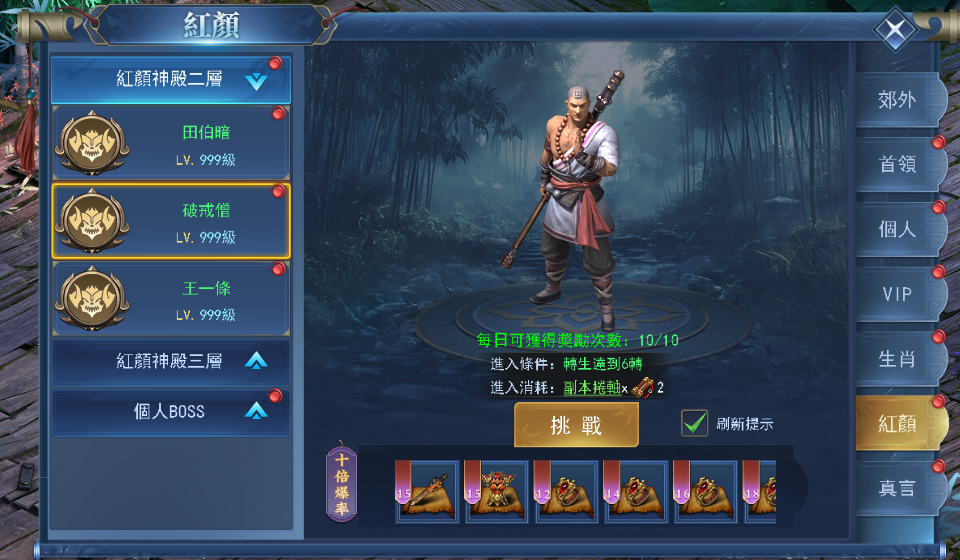
Task: Select boss 田伯暗 from the list
Action: click(x=171, y=143)
